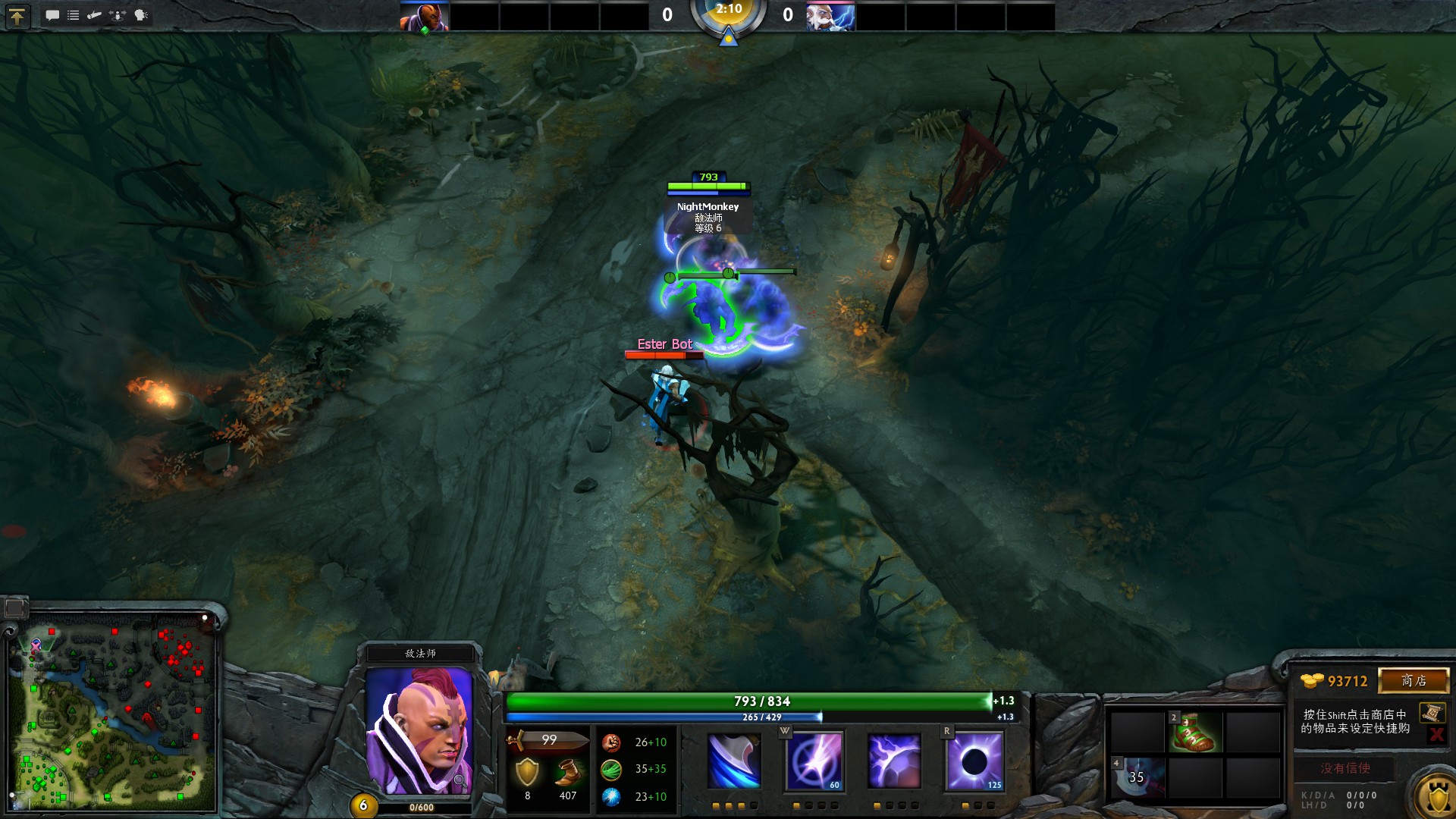Open the shared unit control icon
This screenshot has height=819, width=1456.
pyautogui.click(x=118, y=15)
